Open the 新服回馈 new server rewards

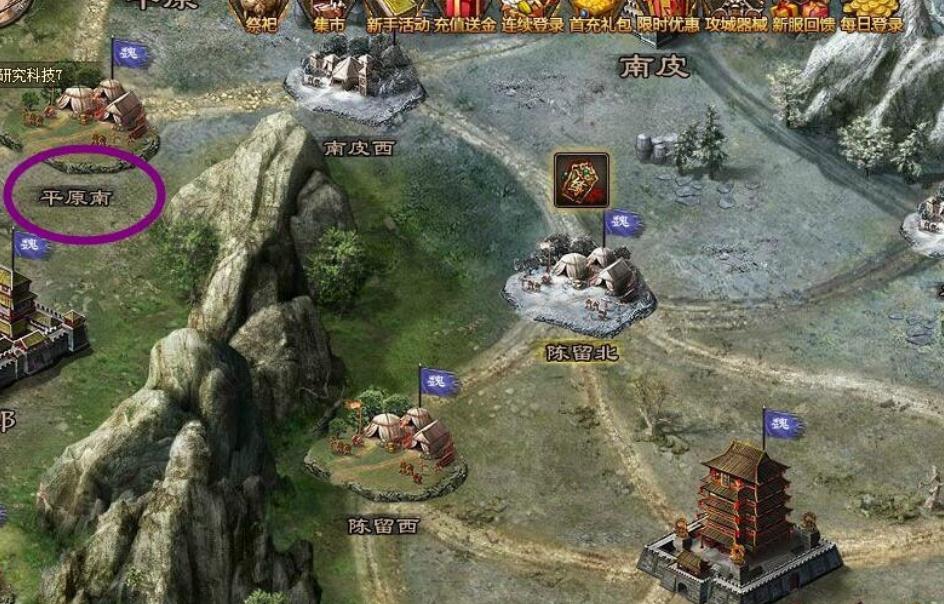802,14
